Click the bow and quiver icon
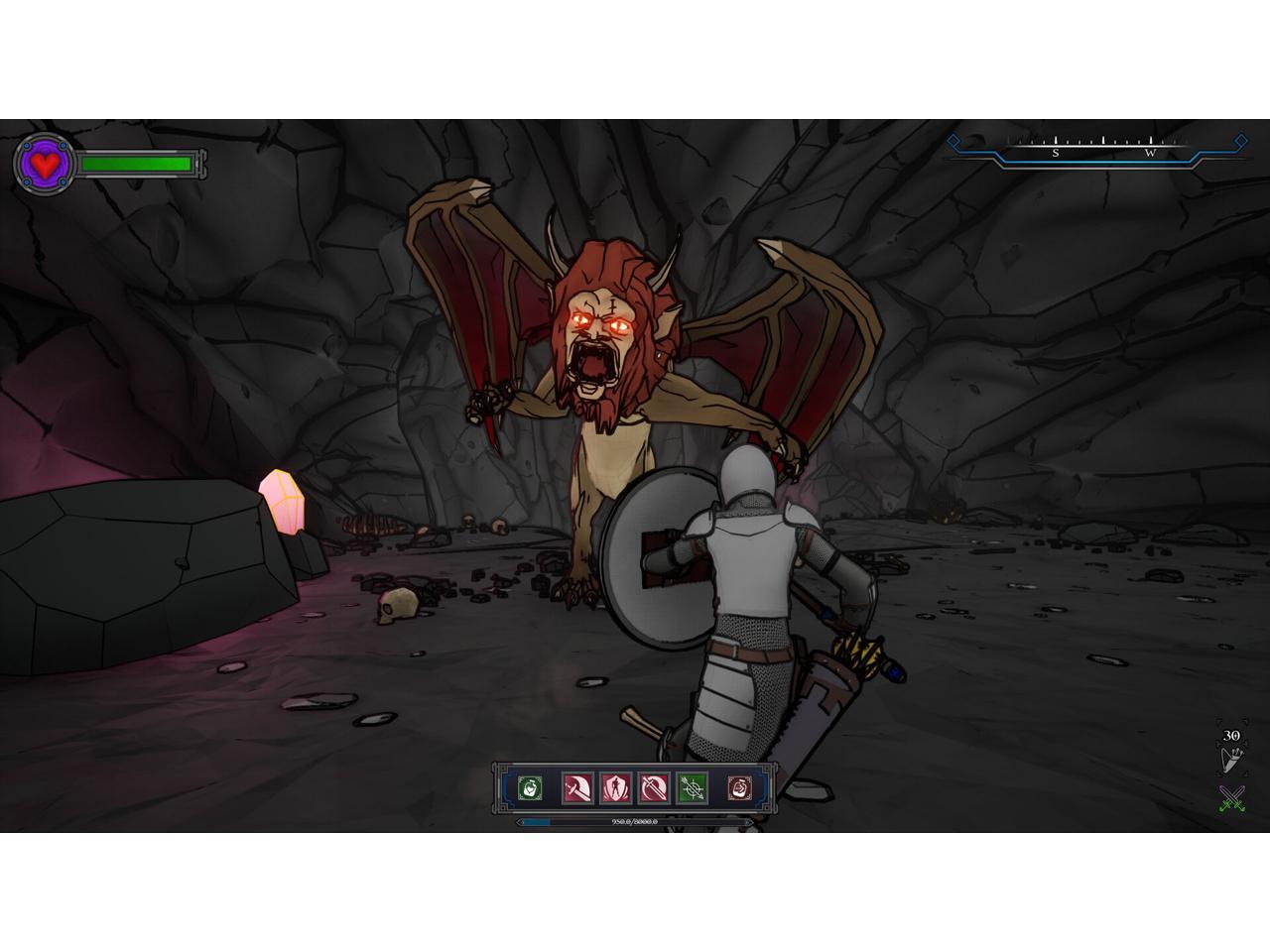 pos(1230,759)
